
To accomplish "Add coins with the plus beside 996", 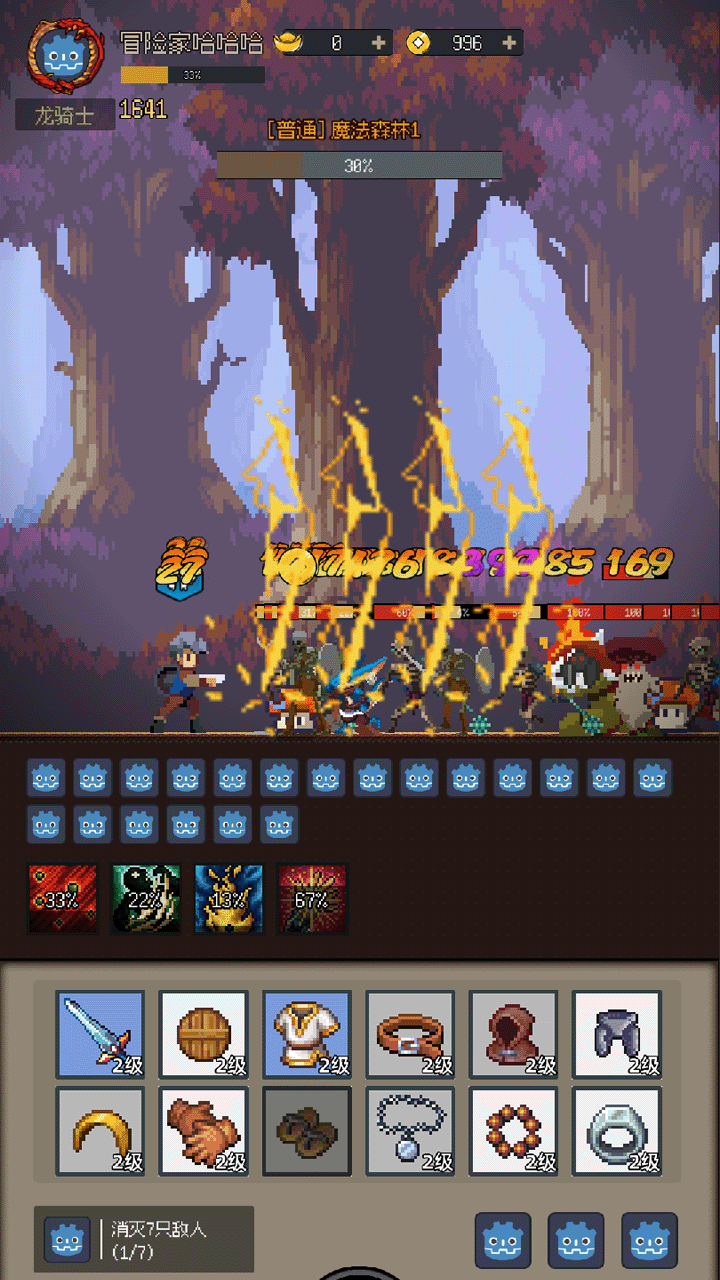I will [x=509, y=43].
